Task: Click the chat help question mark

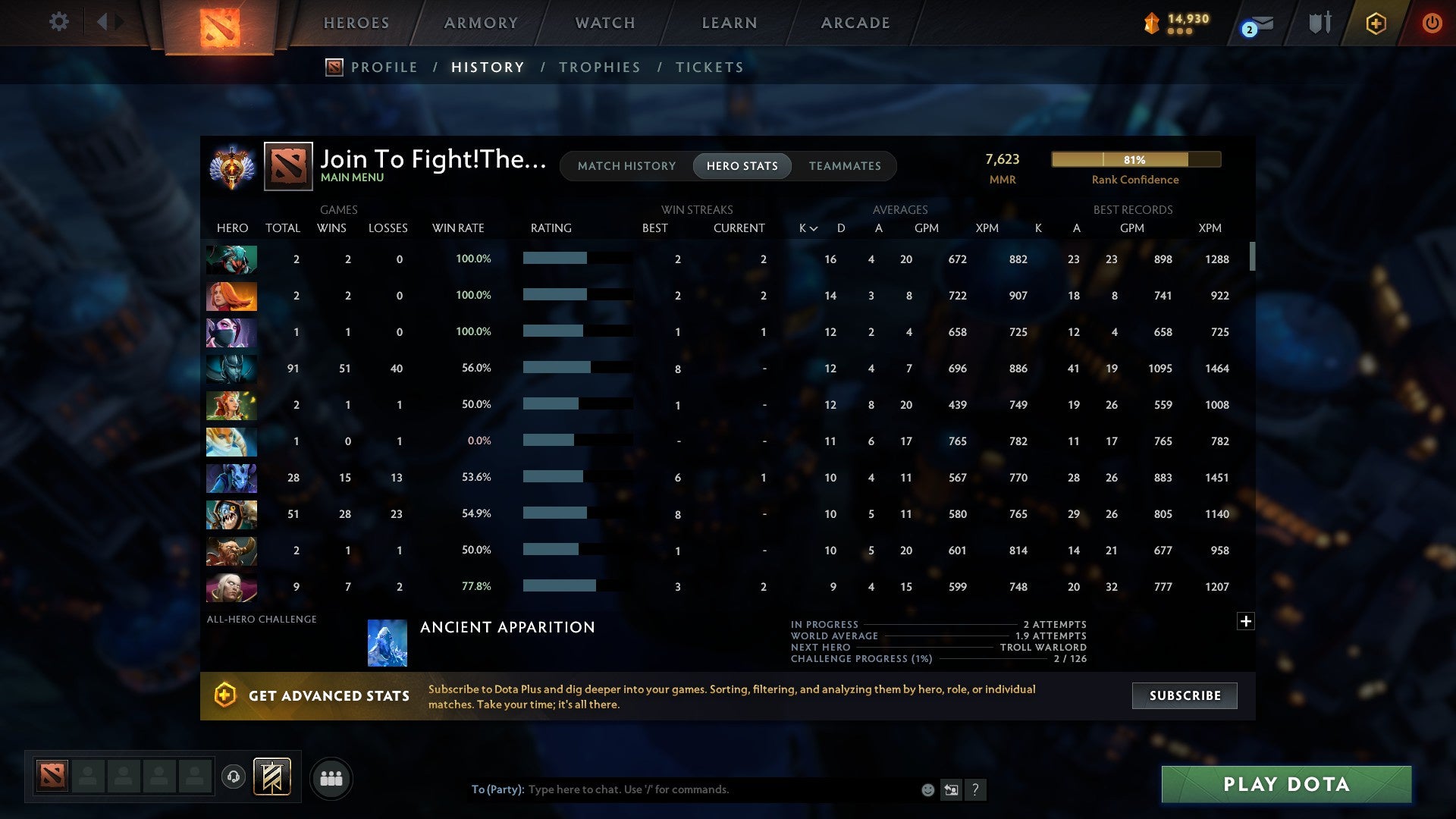Action: coord(977,789)
